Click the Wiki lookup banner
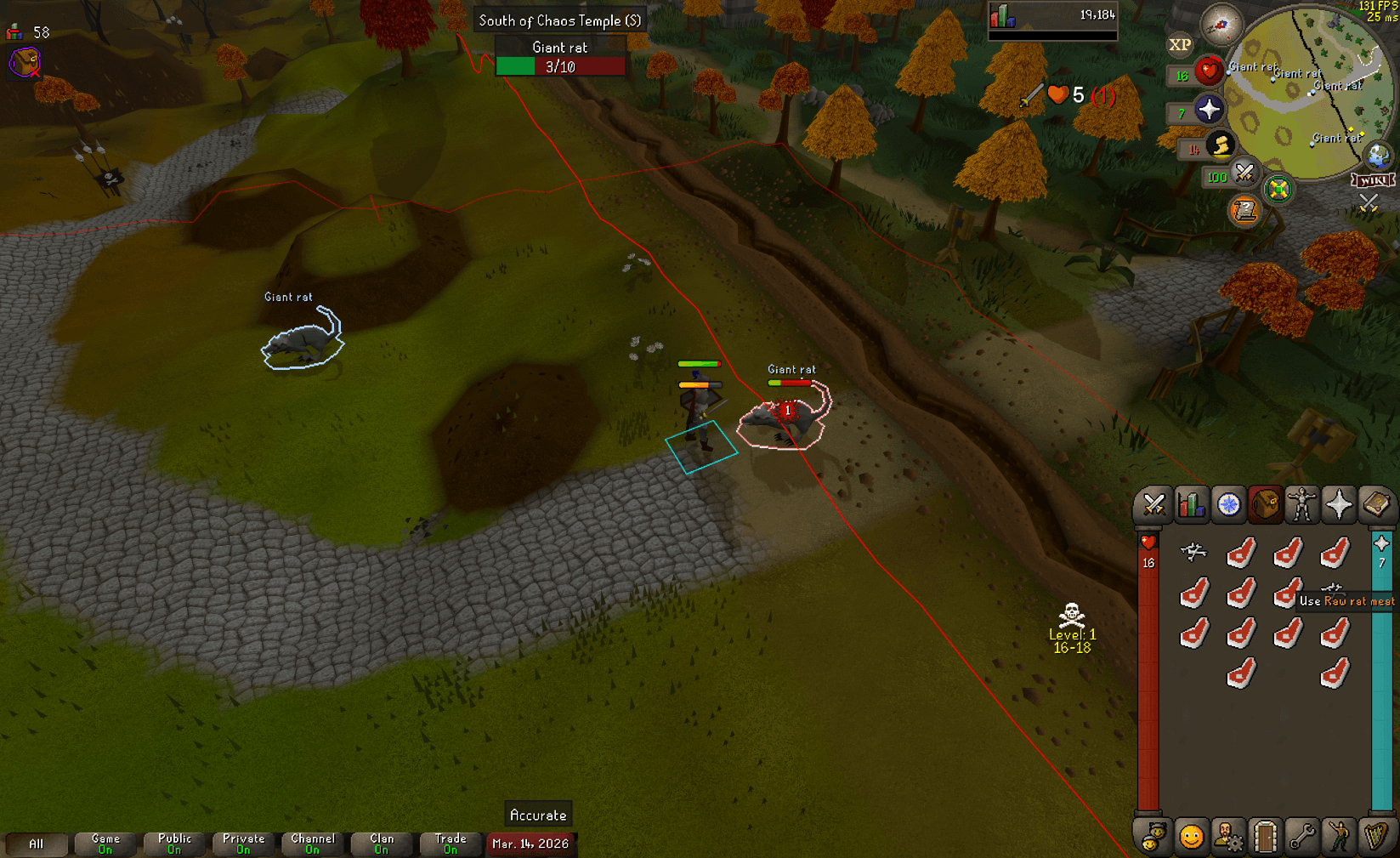 tap(1374, 179)
